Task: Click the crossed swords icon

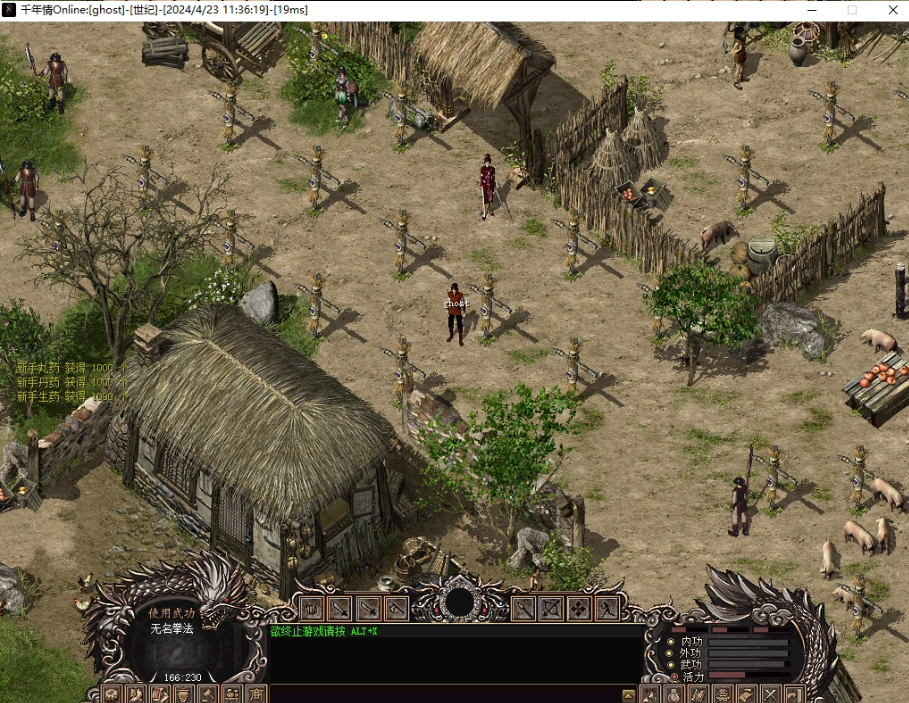Action: (771, 694)
